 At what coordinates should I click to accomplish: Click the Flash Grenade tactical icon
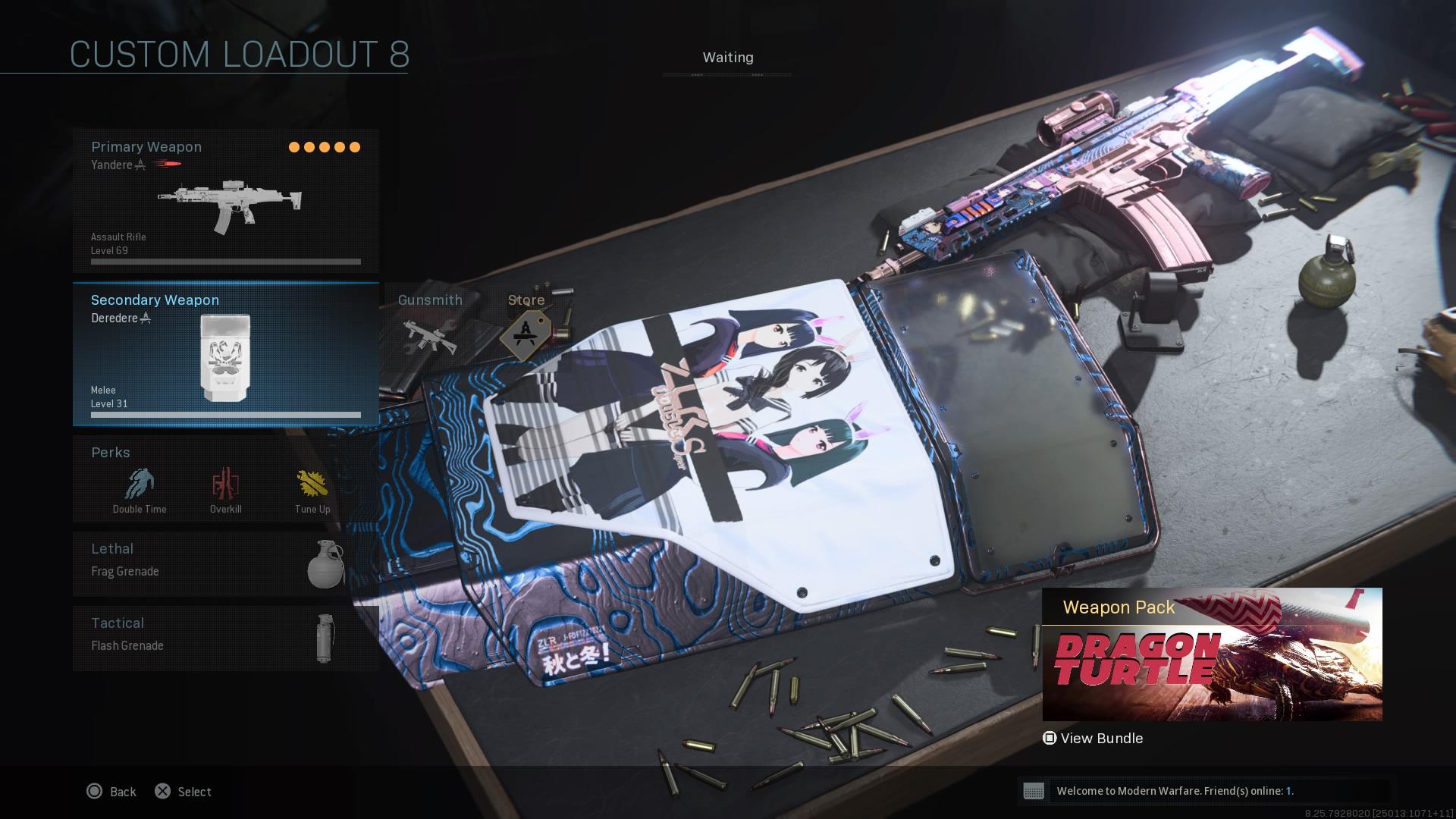[322, 638]
